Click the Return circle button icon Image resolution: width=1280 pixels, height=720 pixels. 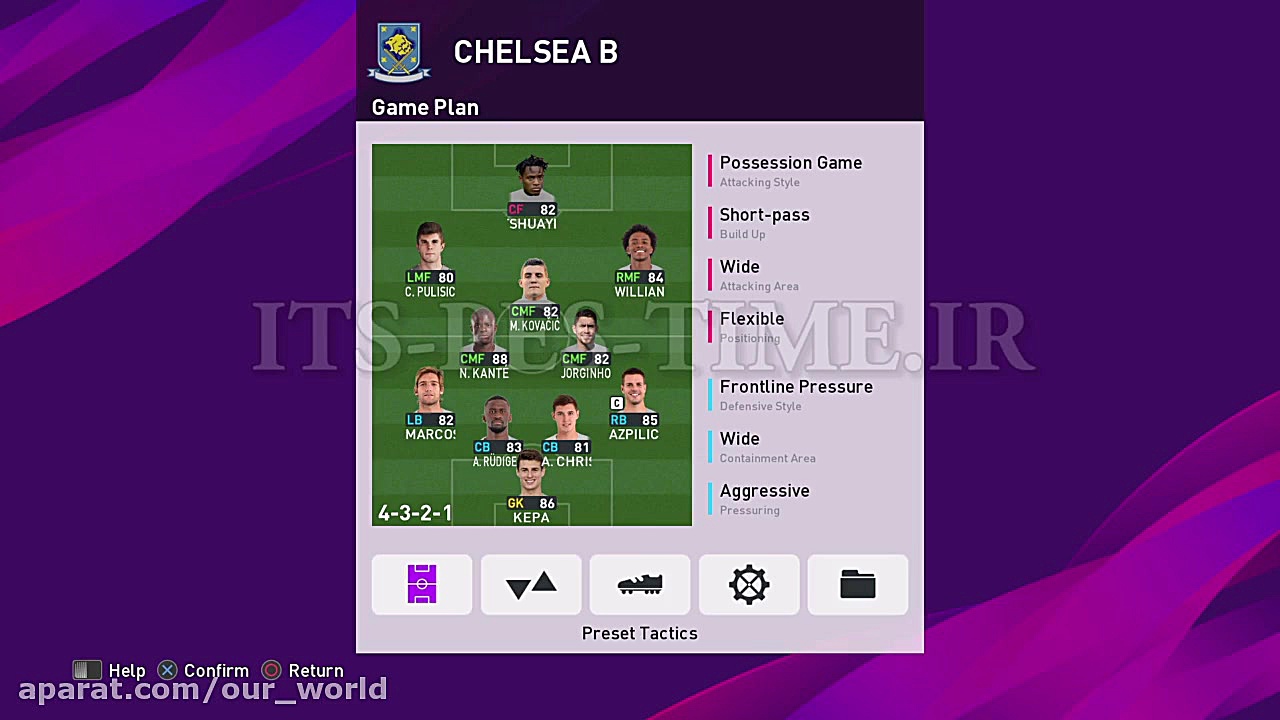[x=270, y=670]
